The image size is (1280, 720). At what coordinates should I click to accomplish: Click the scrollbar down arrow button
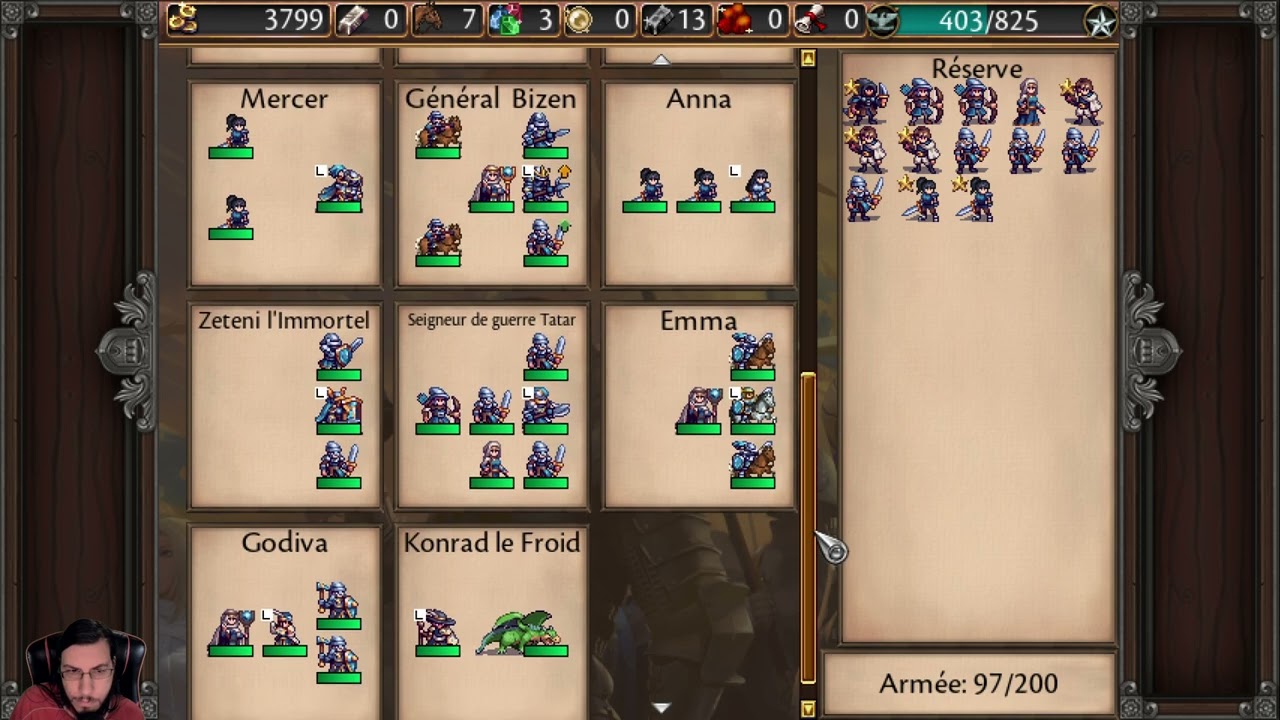[808, 709]
